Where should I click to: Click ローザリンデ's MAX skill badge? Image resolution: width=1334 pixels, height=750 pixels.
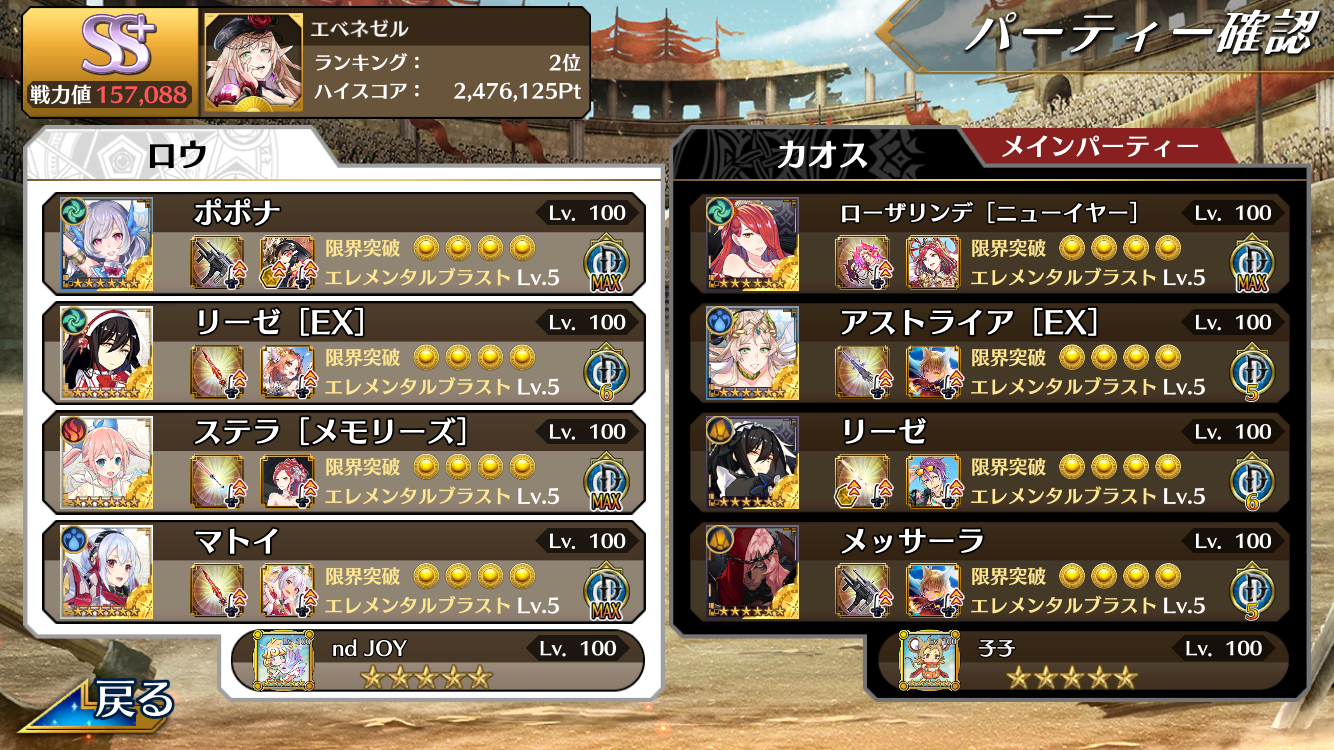pyautogui.click(x=1251, y=262)
